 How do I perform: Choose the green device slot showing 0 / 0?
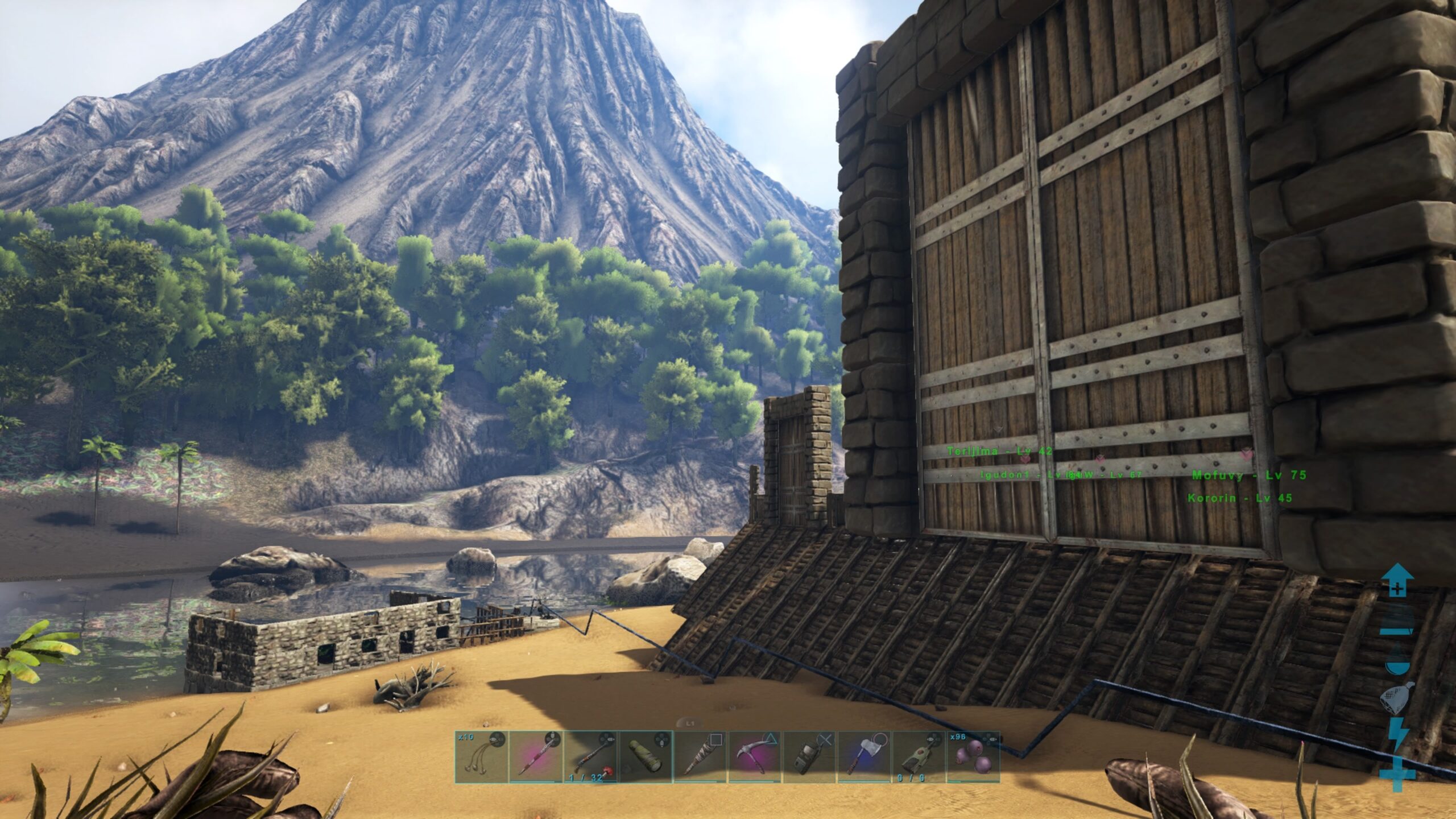[x=917, y=756]
